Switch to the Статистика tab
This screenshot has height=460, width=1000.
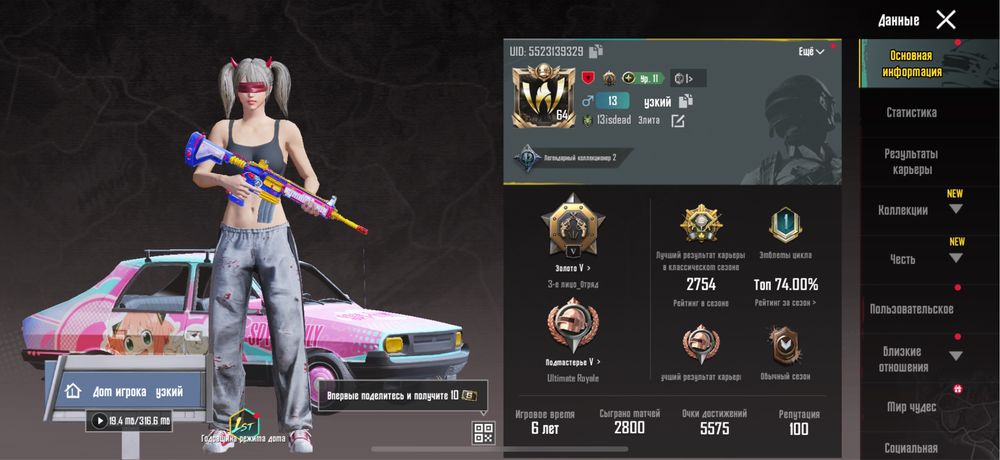coord(911,113)
